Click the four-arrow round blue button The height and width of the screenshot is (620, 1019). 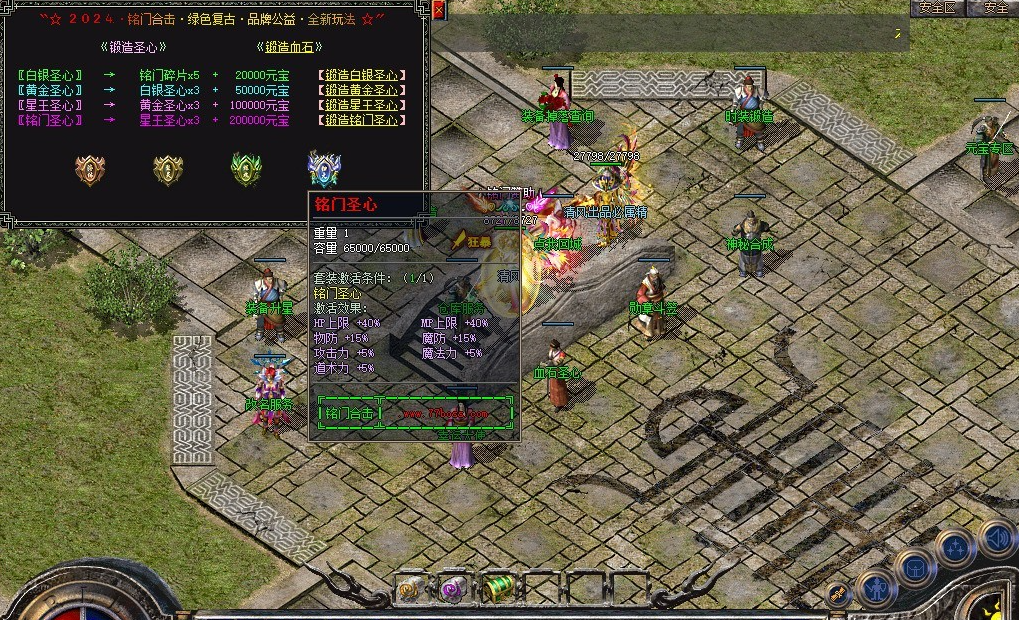(x=956, y=548)
